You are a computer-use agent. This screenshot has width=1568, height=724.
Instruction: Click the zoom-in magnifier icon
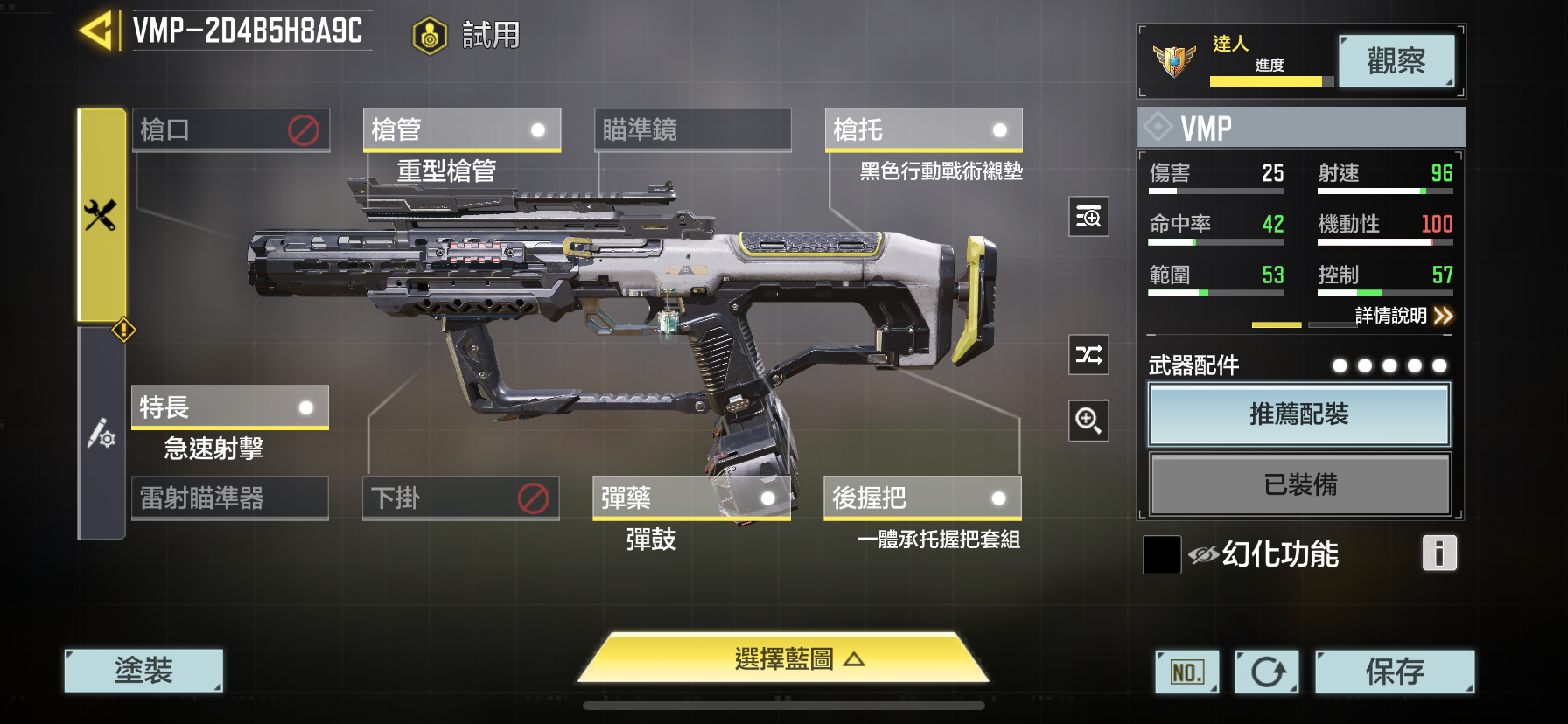tap(1088, 421)
